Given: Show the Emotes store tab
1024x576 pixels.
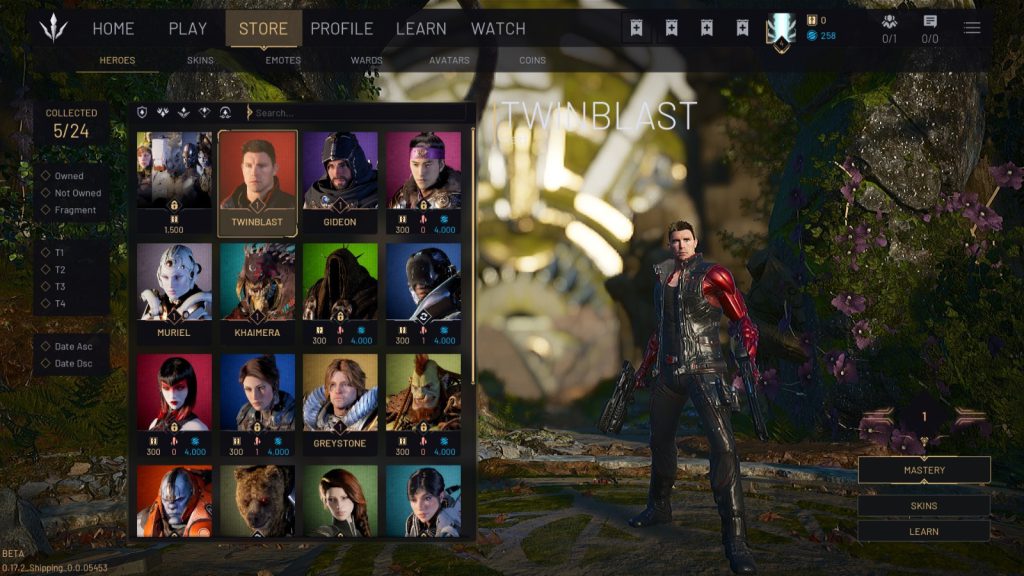Looking at the screenshot, I should point(283,61).
